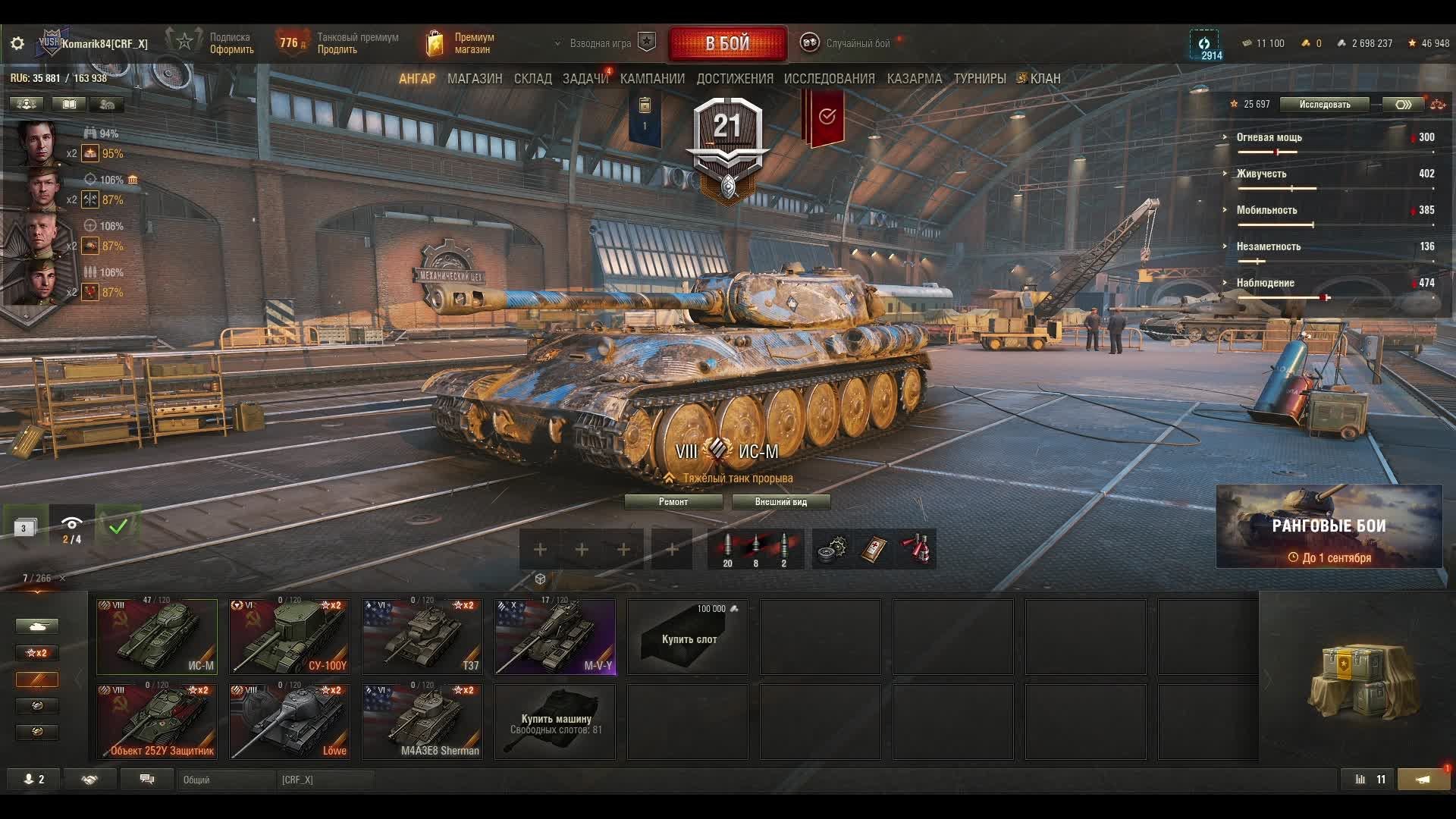Start battle with the В БОЙ button
Screen dimensions: 1456x819
pyautogui.click(x=727, y=44)
